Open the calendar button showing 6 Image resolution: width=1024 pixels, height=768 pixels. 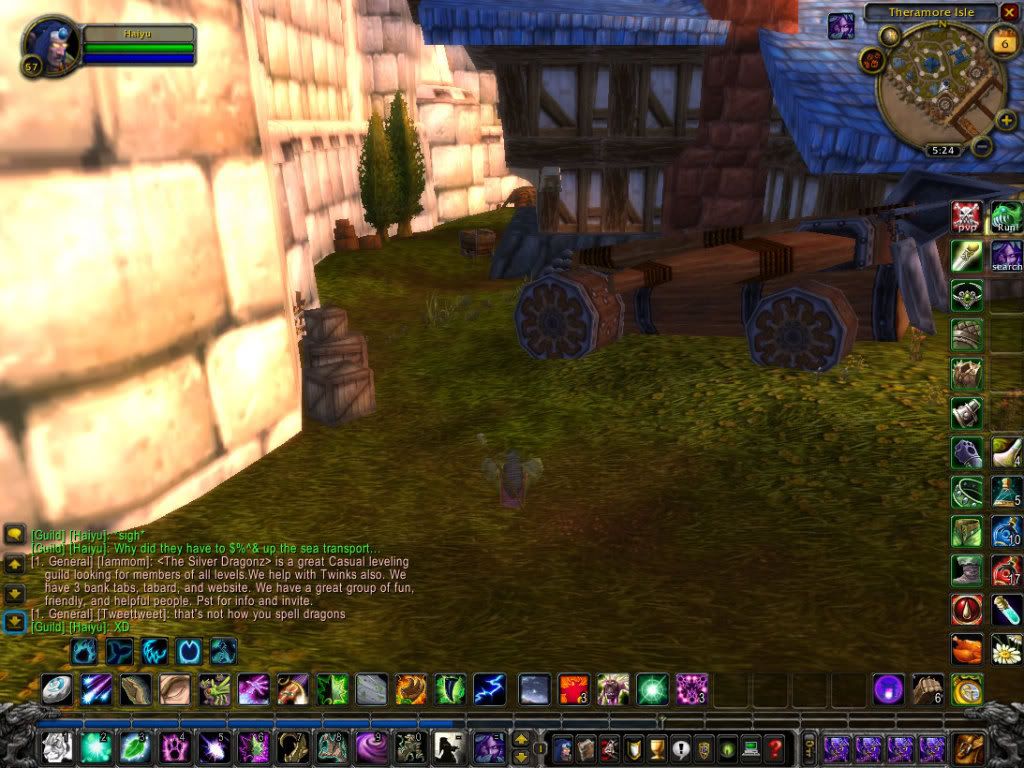point(1002,42)
